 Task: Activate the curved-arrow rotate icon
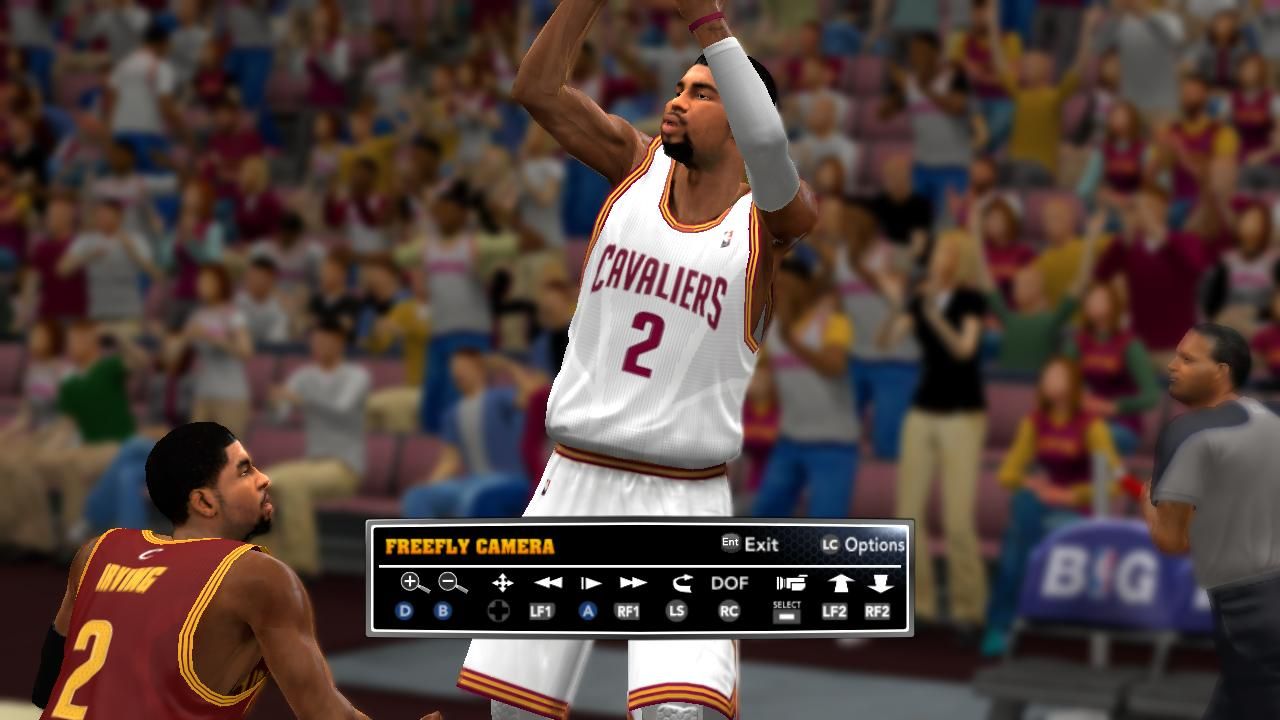682,582
